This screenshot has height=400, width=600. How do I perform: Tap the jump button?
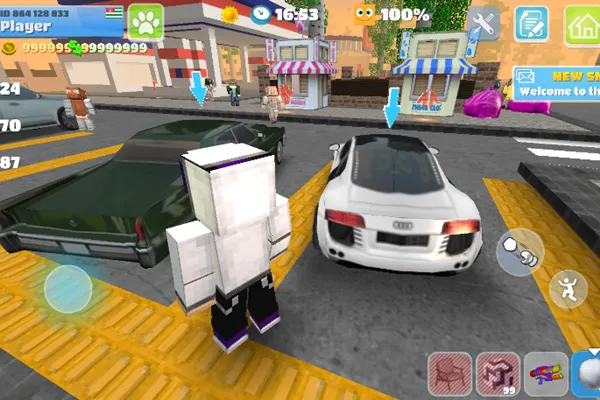click(568, 288)
